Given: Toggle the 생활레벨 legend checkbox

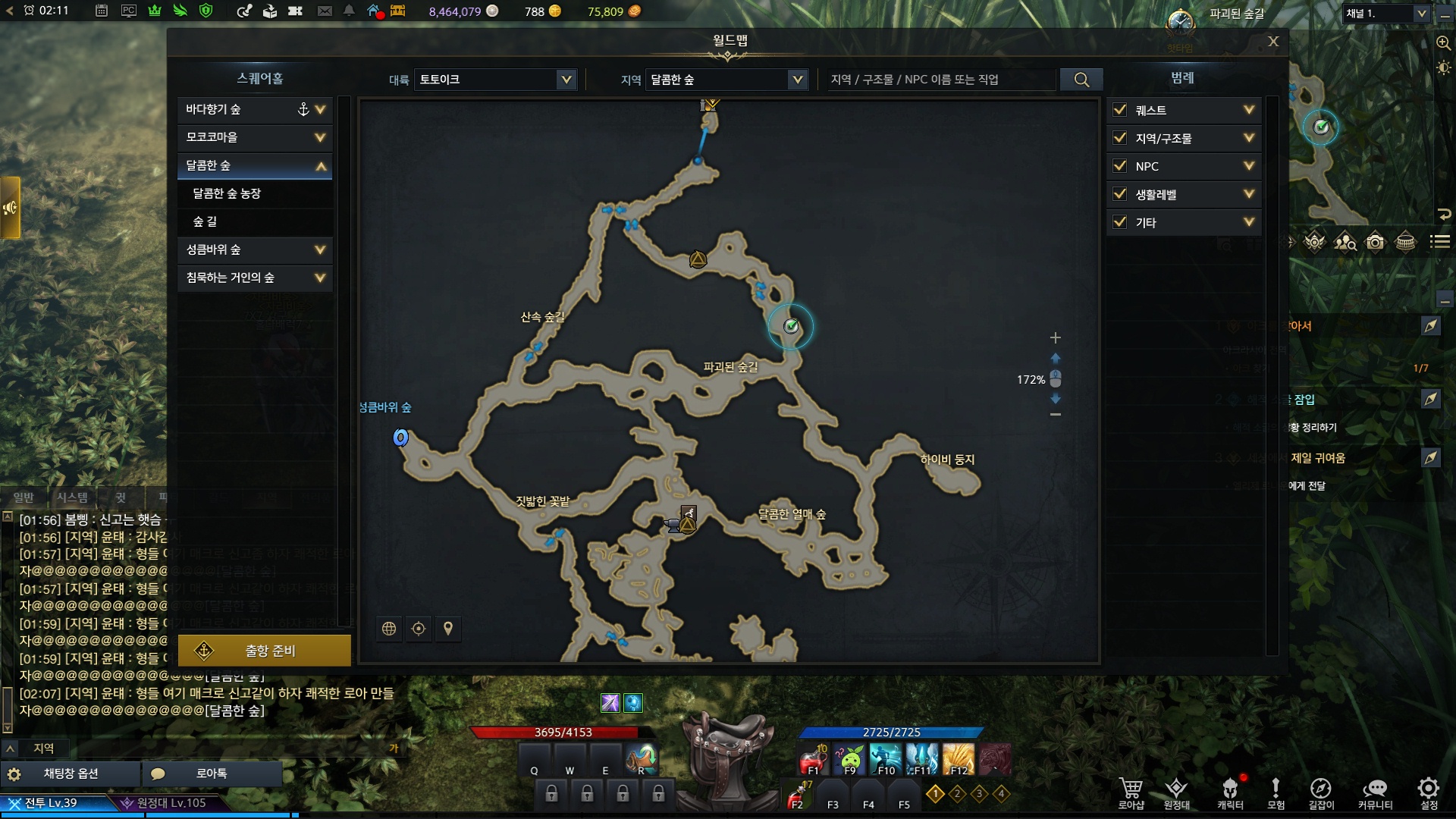Looking at the screenshot, I should click(1119, 194).
